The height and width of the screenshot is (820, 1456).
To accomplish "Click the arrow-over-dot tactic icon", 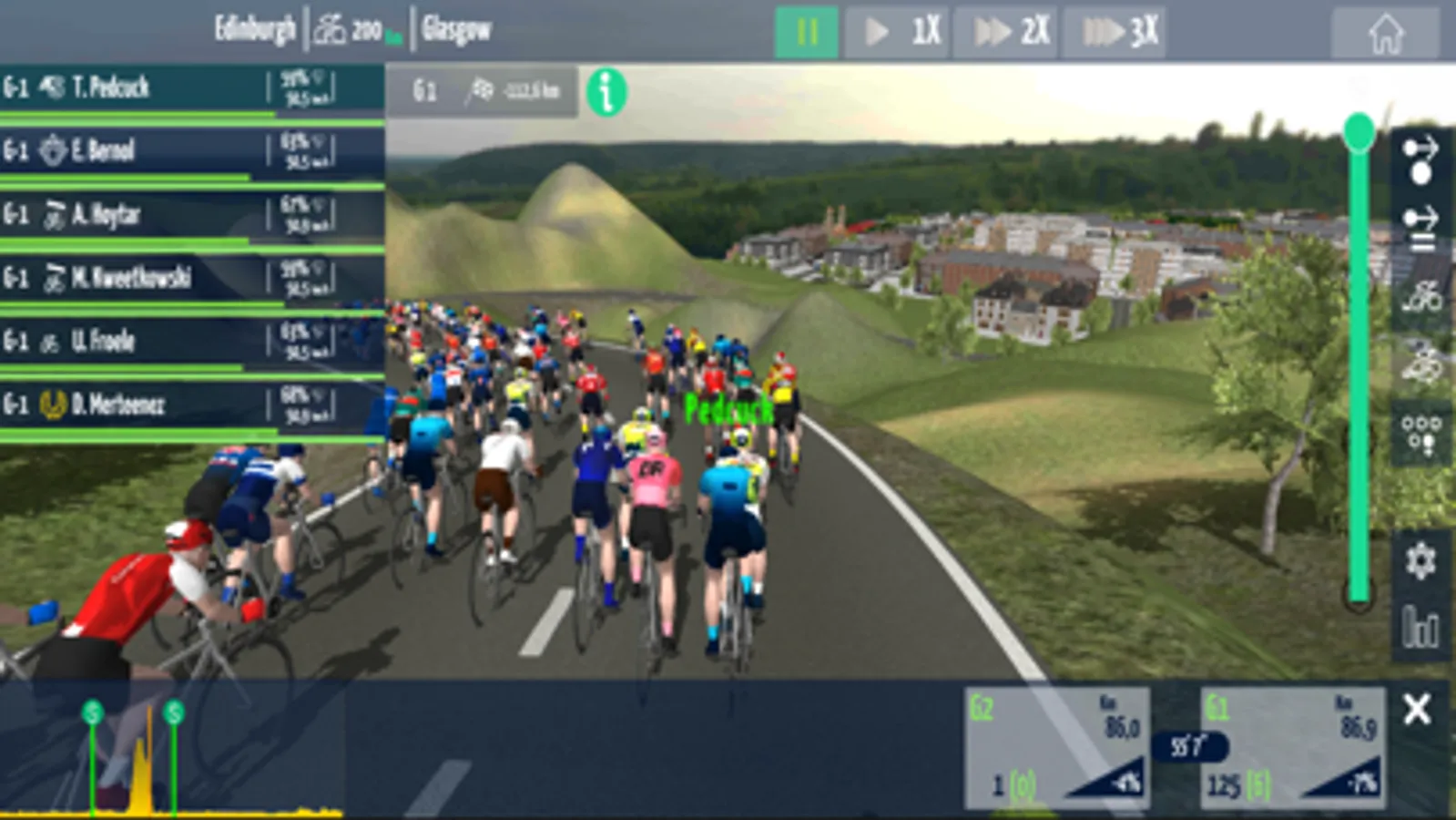I will click(x=1420, y=159).
